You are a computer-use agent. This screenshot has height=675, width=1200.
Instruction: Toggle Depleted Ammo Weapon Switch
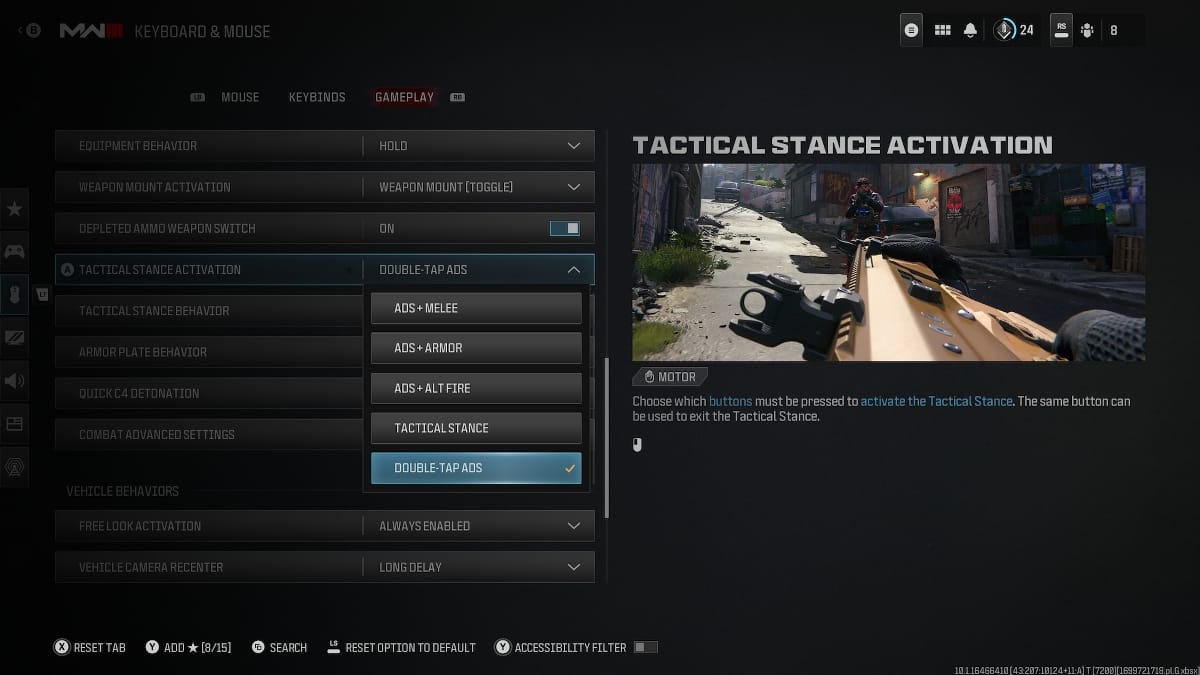[564, 228]
